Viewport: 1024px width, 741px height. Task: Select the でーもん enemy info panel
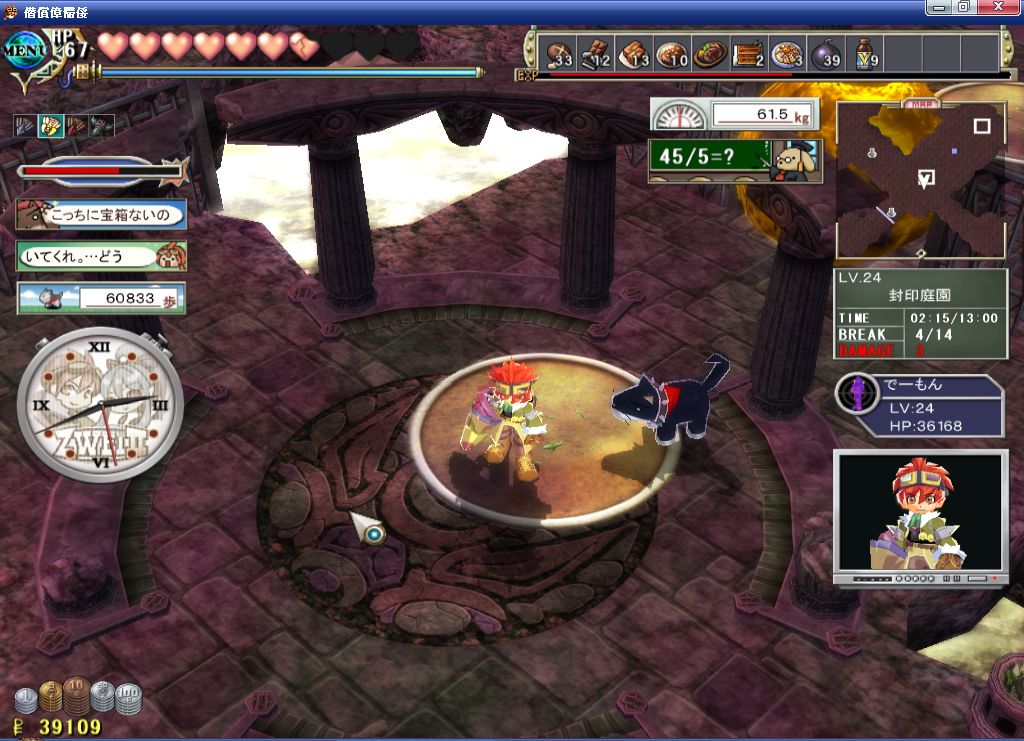pyautogui.click(x=920, y=406)
